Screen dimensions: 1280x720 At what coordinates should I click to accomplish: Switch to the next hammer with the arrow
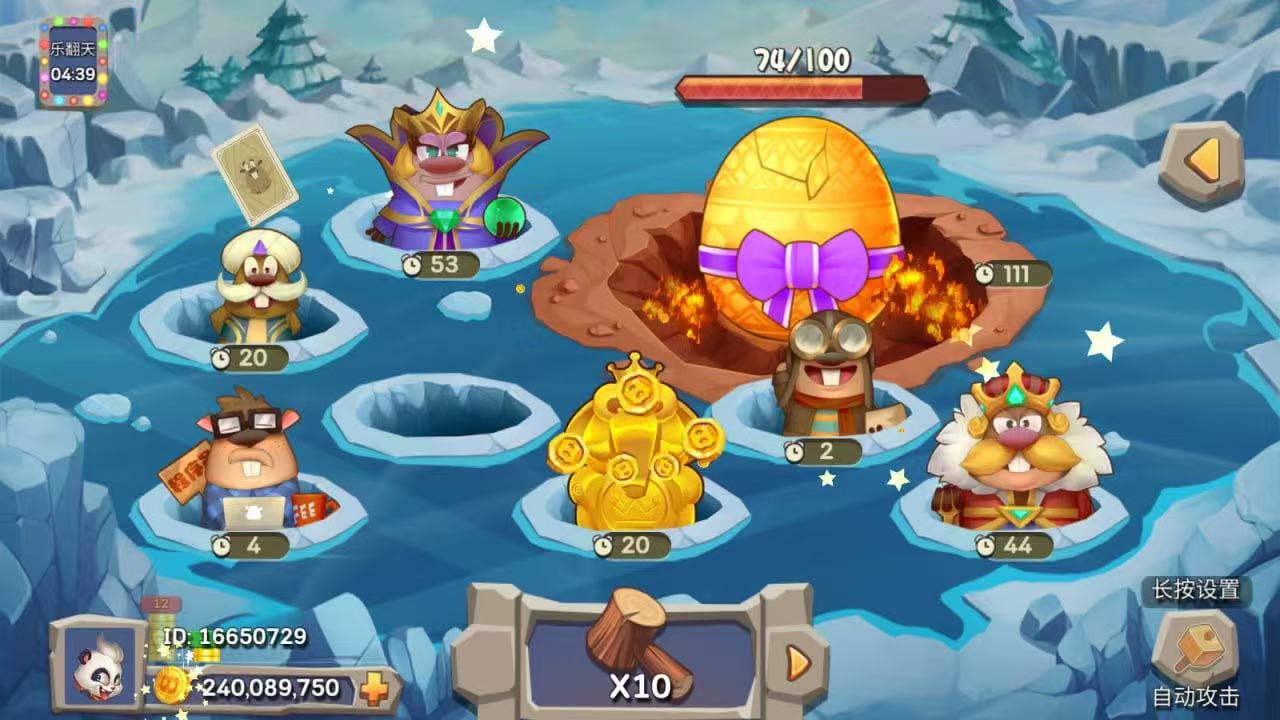pyautogui.click(x=797, y=661)
